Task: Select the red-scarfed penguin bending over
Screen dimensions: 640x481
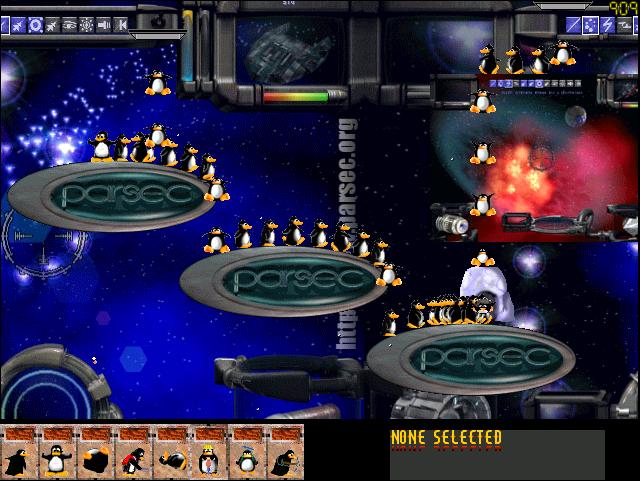Action: click(x=133, y=459)
